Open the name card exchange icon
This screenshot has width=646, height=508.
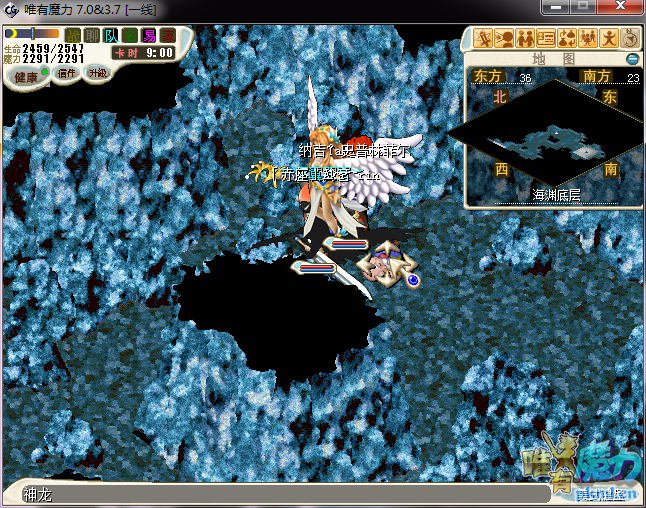tap(547, 39)
